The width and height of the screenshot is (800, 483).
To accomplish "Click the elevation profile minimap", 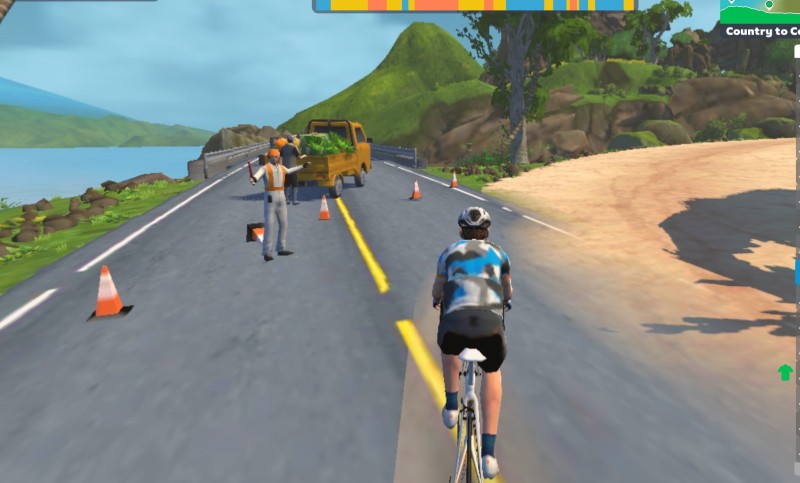I will [x=760, y=11].
